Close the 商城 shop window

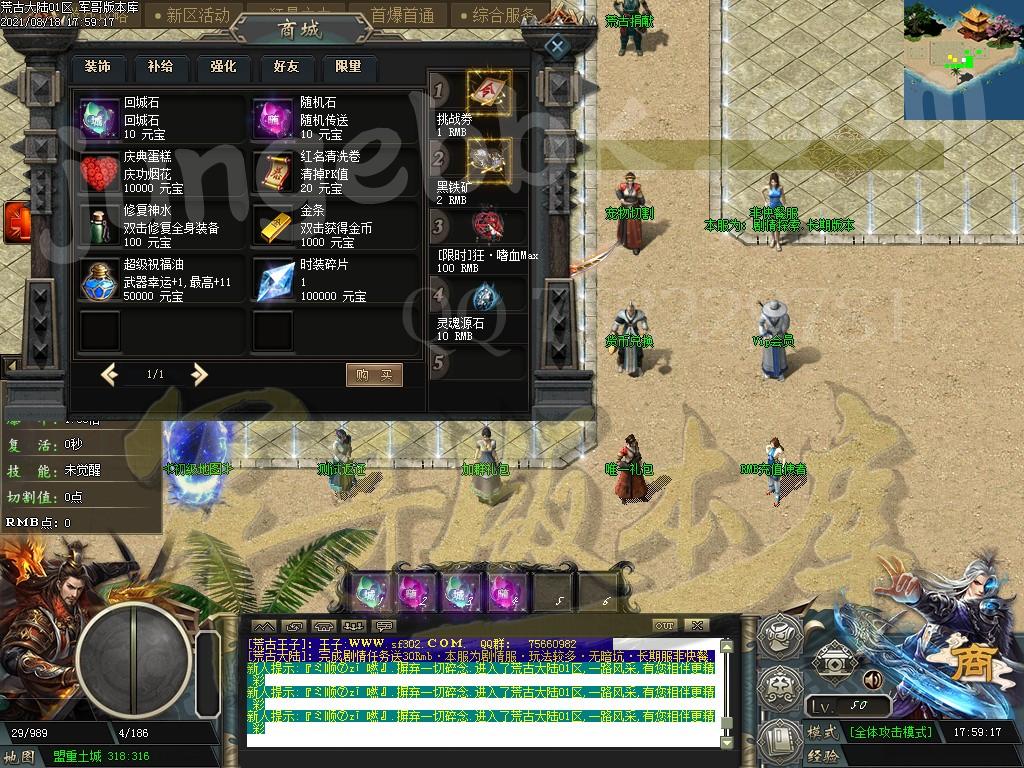tap(557, 46)
